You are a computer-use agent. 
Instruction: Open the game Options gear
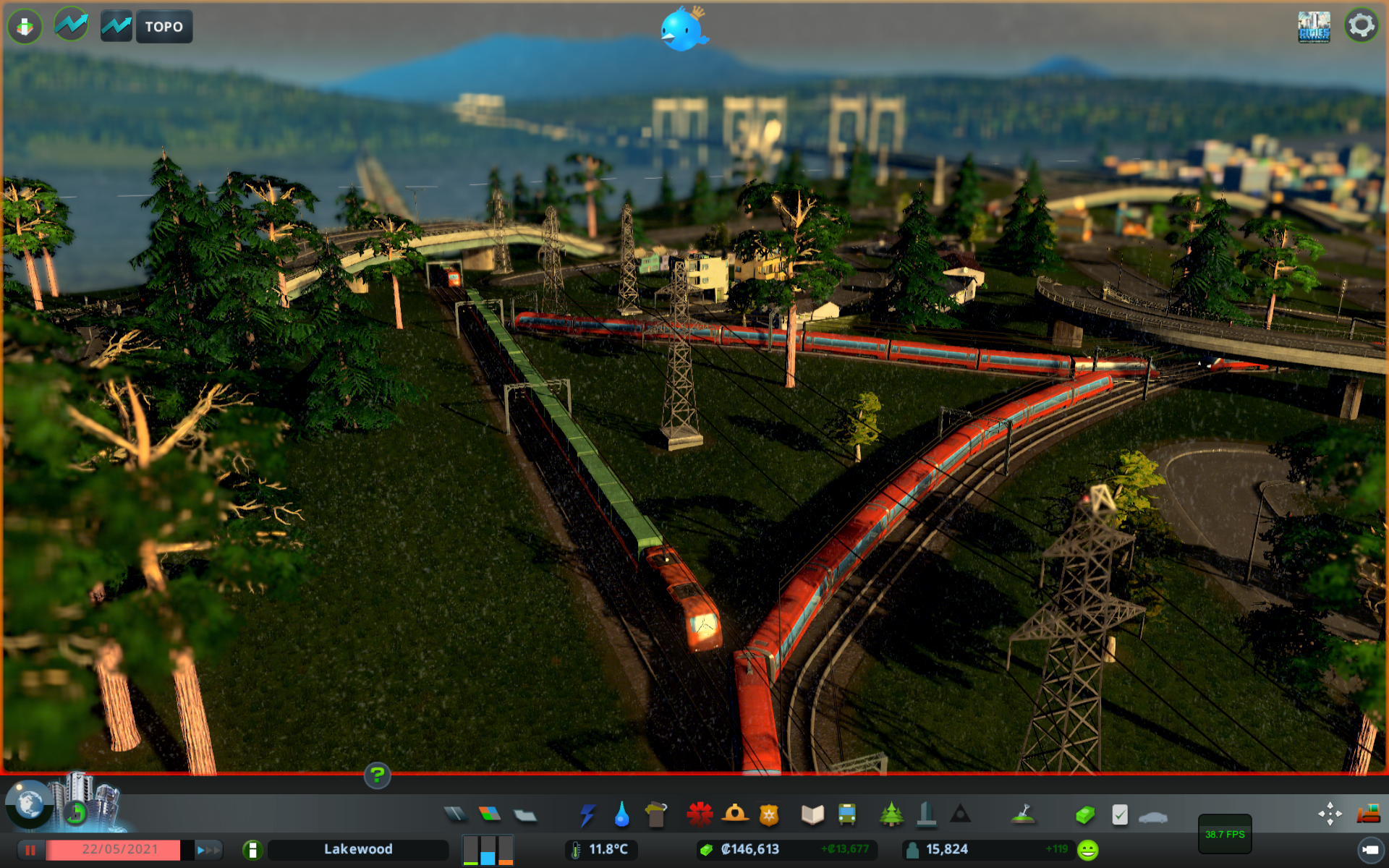click(x=1363, y=24)
